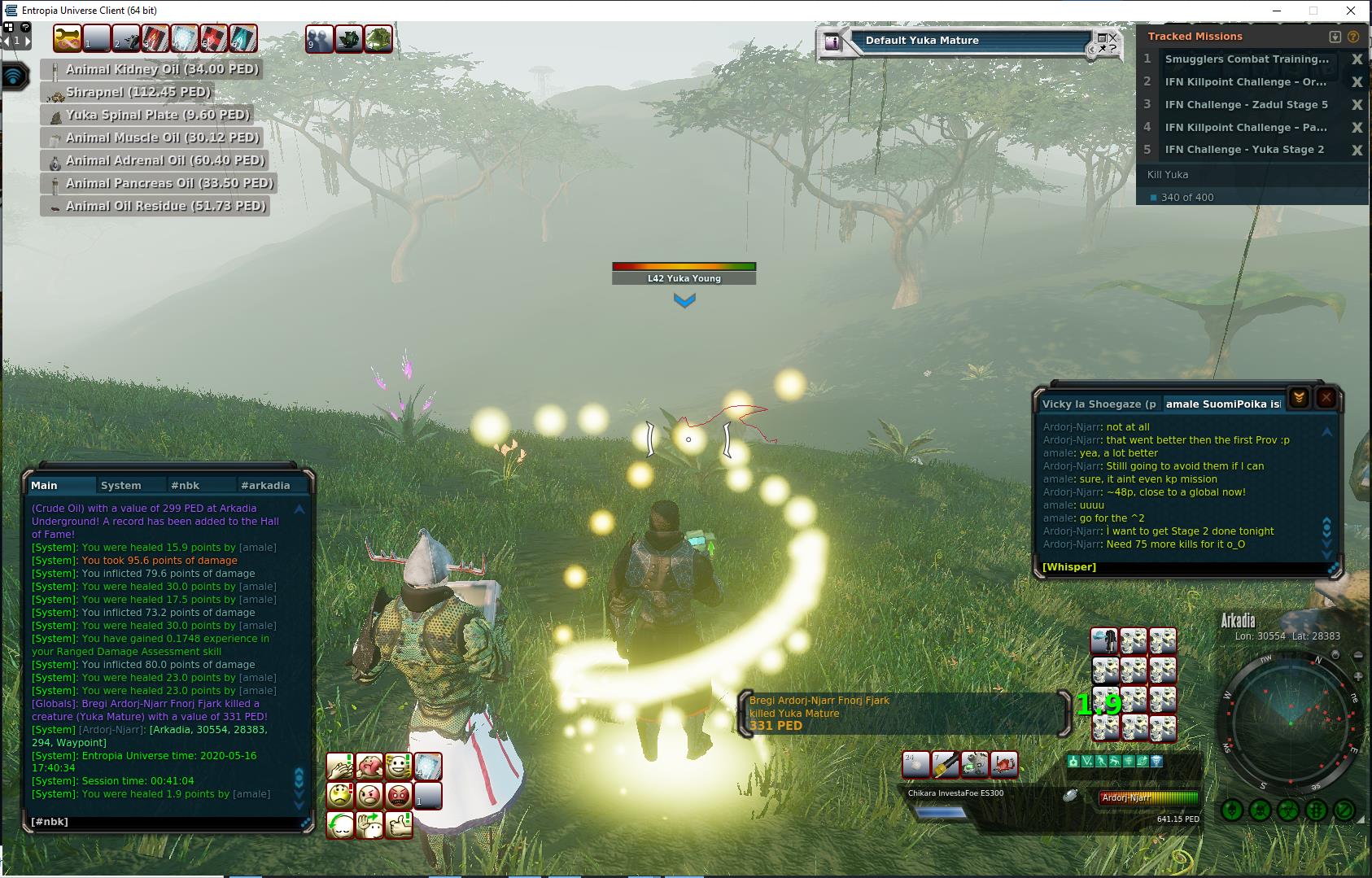1372x878 pixels.
Task: Click the whisper chat input field
Action: (x=1180, y=567)
